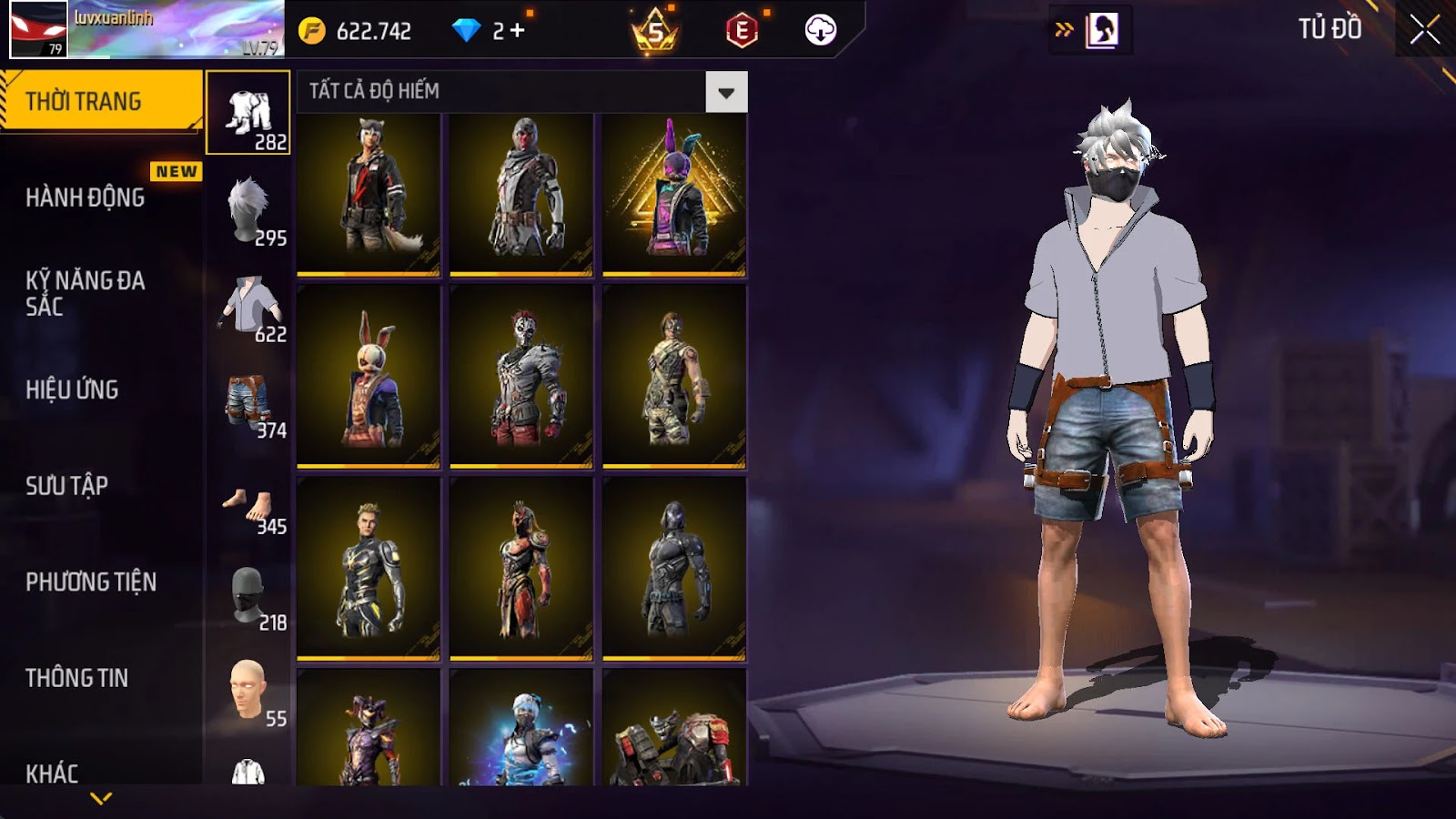Open the footwear category with 345 items
The height and width of the screenshot is (819, 1456).
(249, 505)
